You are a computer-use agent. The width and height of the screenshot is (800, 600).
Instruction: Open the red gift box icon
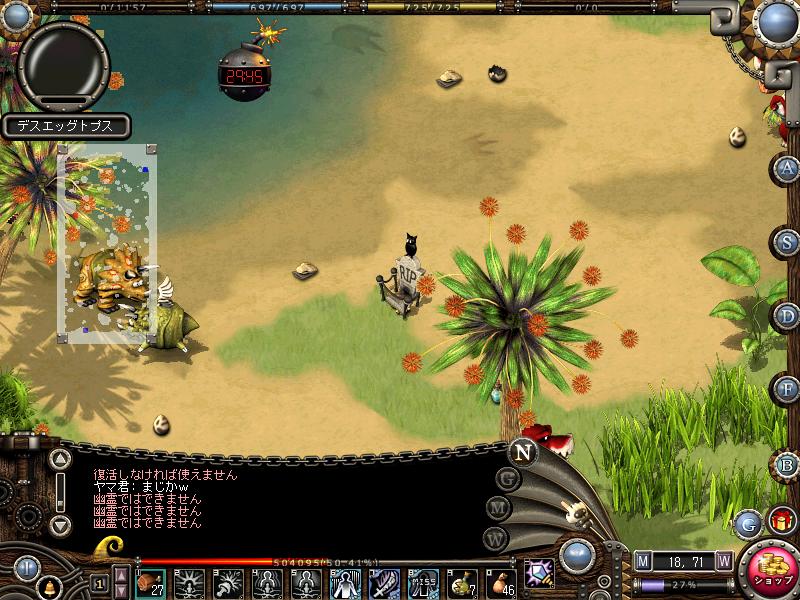click(781, 520)
